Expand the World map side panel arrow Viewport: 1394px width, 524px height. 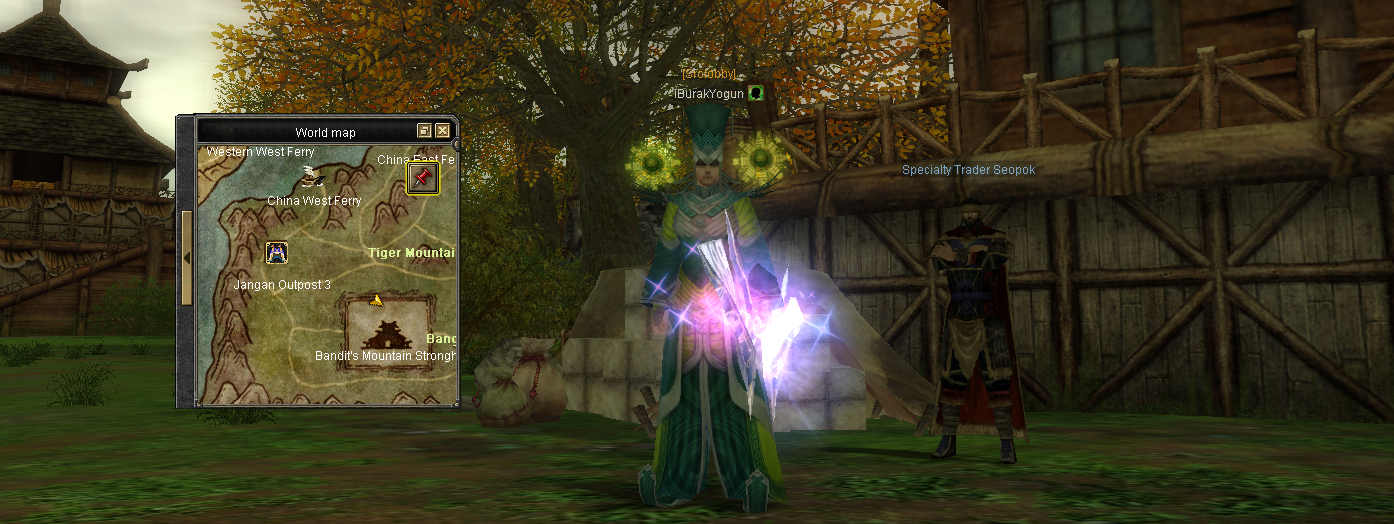point(186,257)
